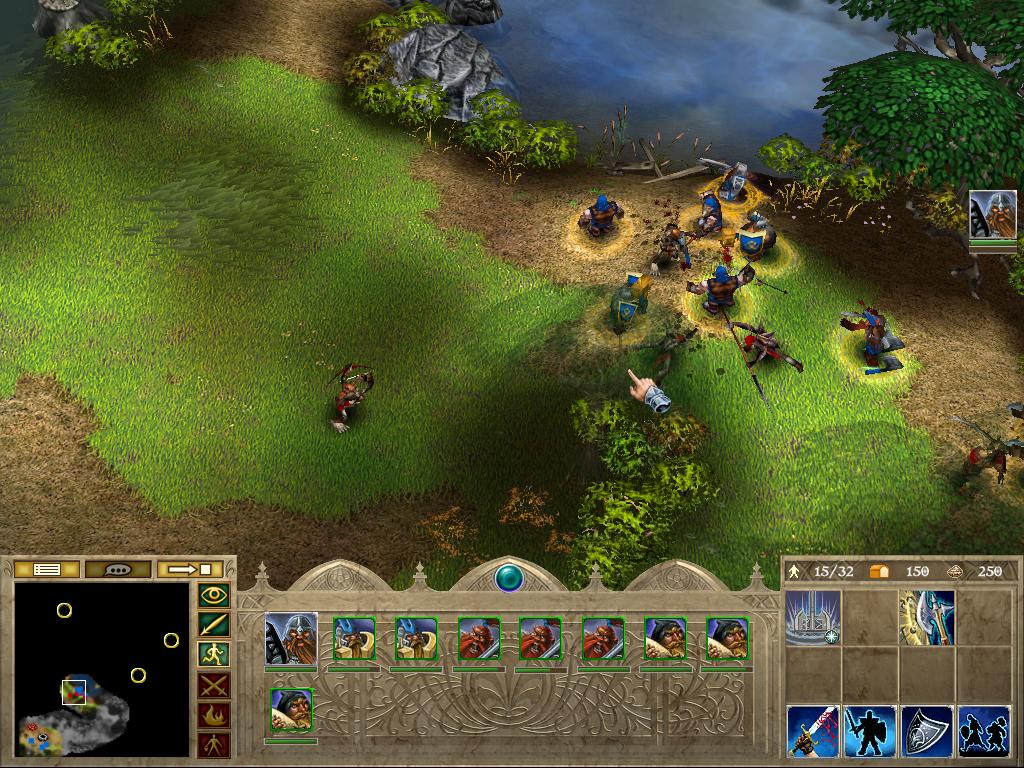The height and width of the screenshot is (768, 1024).
Task: Toggle the eye icon beside the minimap
Action: pos(215,596)
